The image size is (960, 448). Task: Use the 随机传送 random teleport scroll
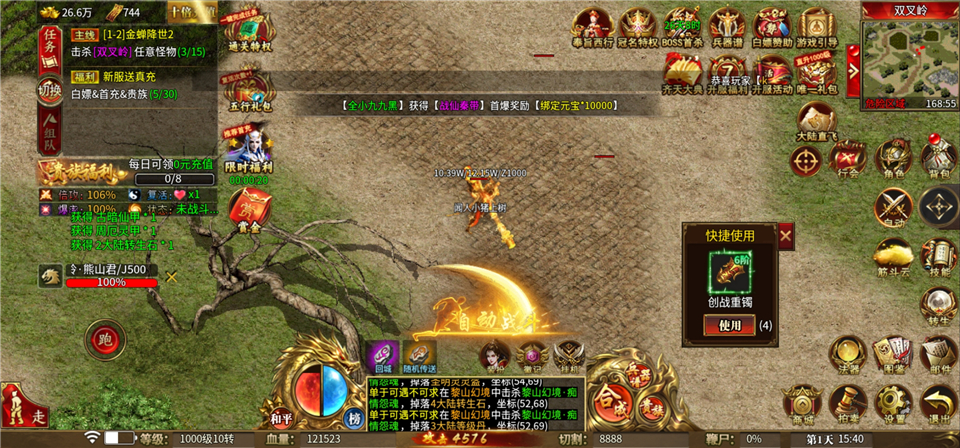(x=420, y=357)
